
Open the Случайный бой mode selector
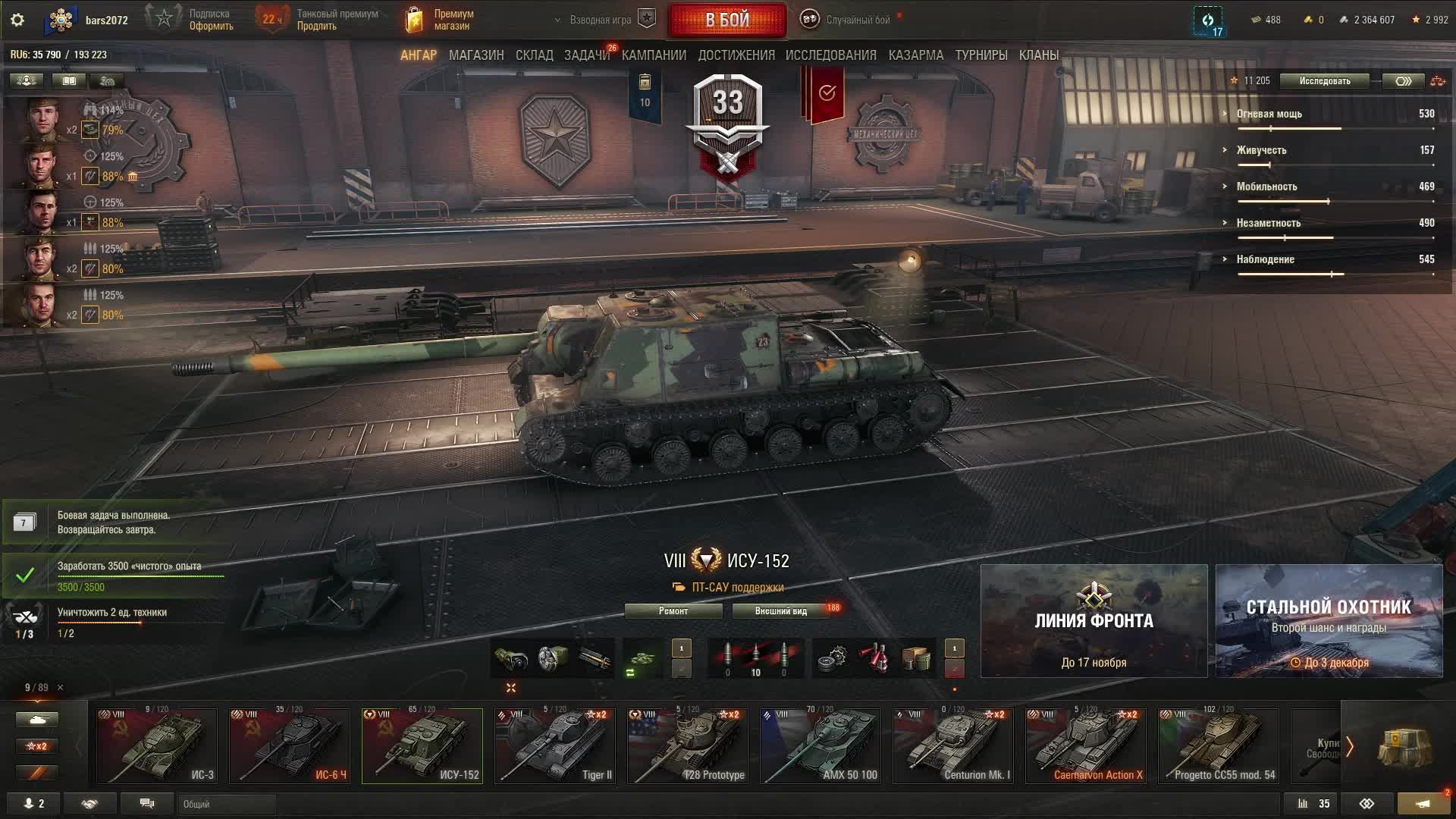tap(849, 20)
